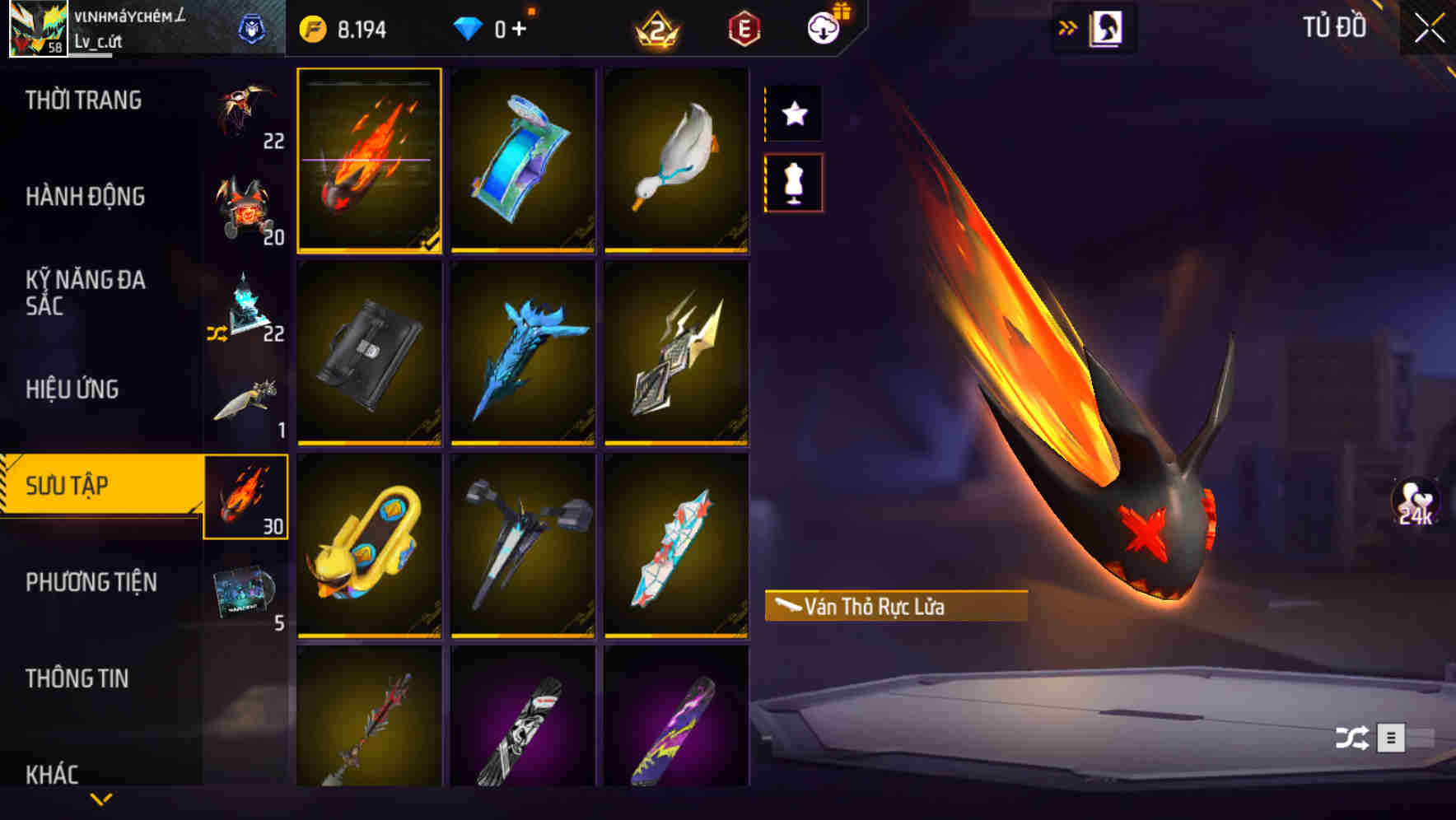Select the white duck item thumbnail

pos(677,161)
